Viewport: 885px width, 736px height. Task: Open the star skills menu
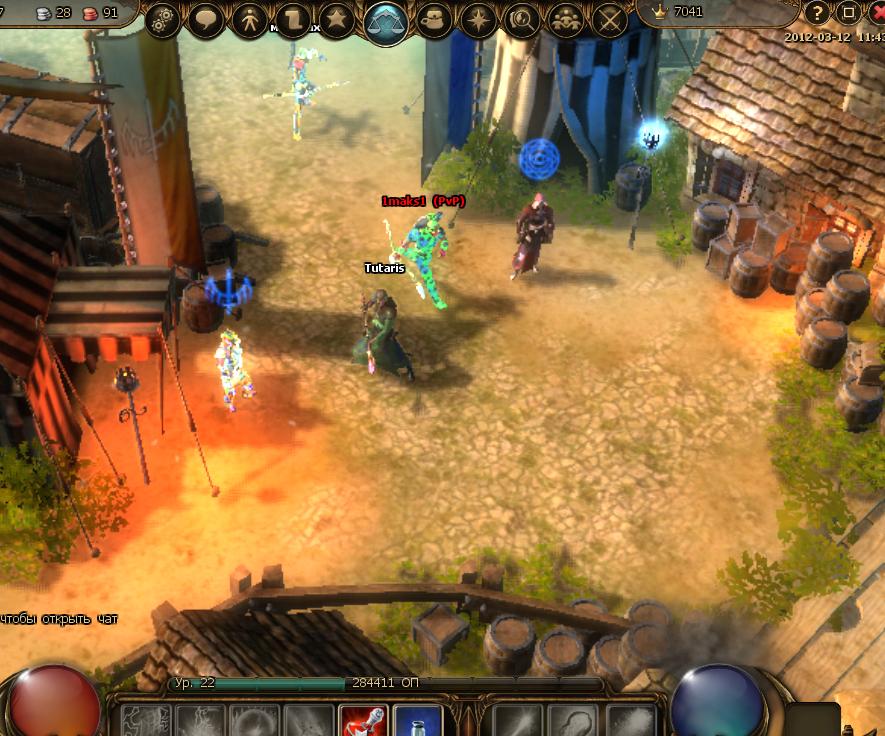pyautogui.click(x=337, y=20)
